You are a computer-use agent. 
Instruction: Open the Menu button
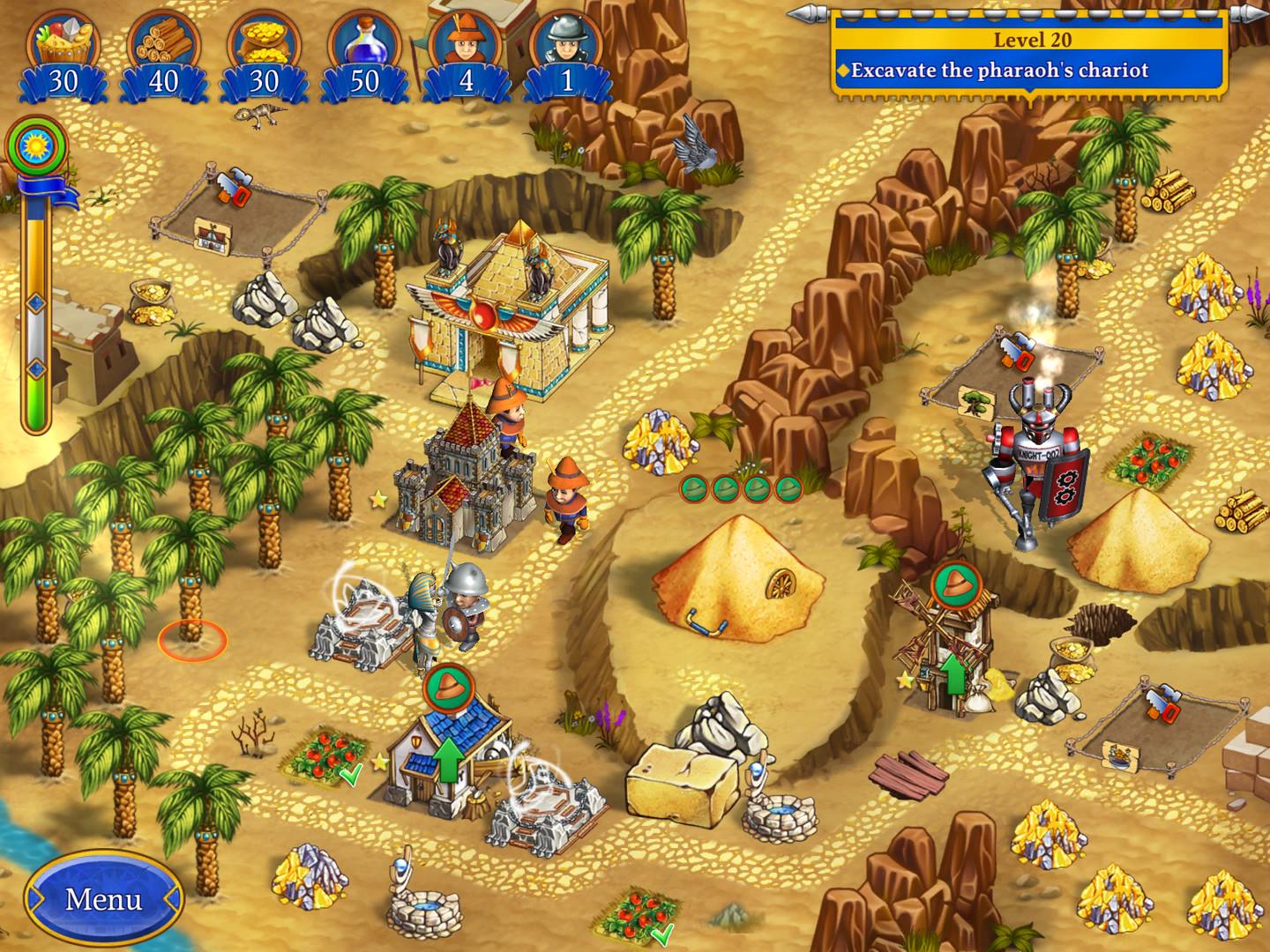[103, 901]
